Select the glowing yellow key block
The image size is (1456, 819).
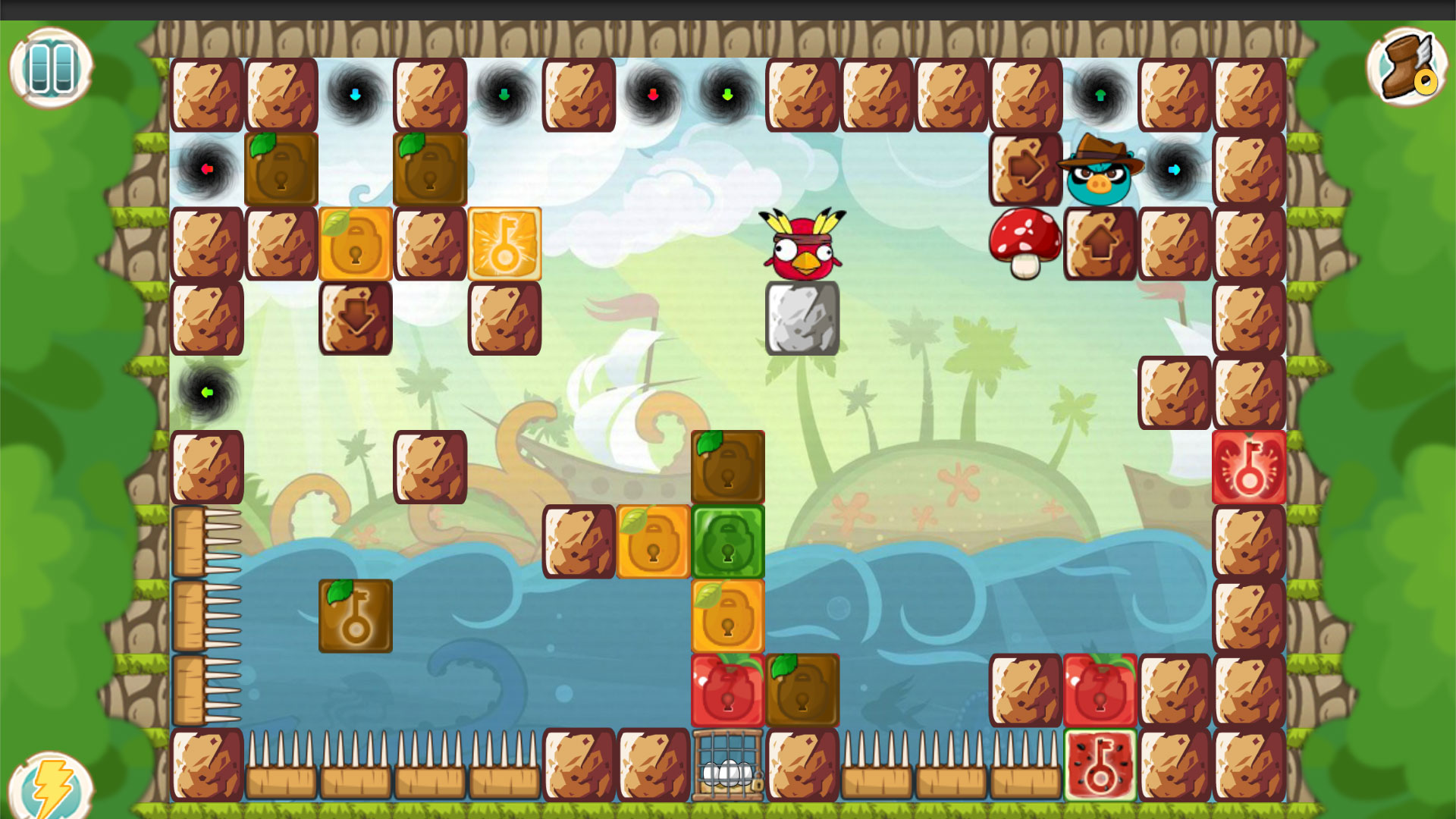tap(504, 243)
